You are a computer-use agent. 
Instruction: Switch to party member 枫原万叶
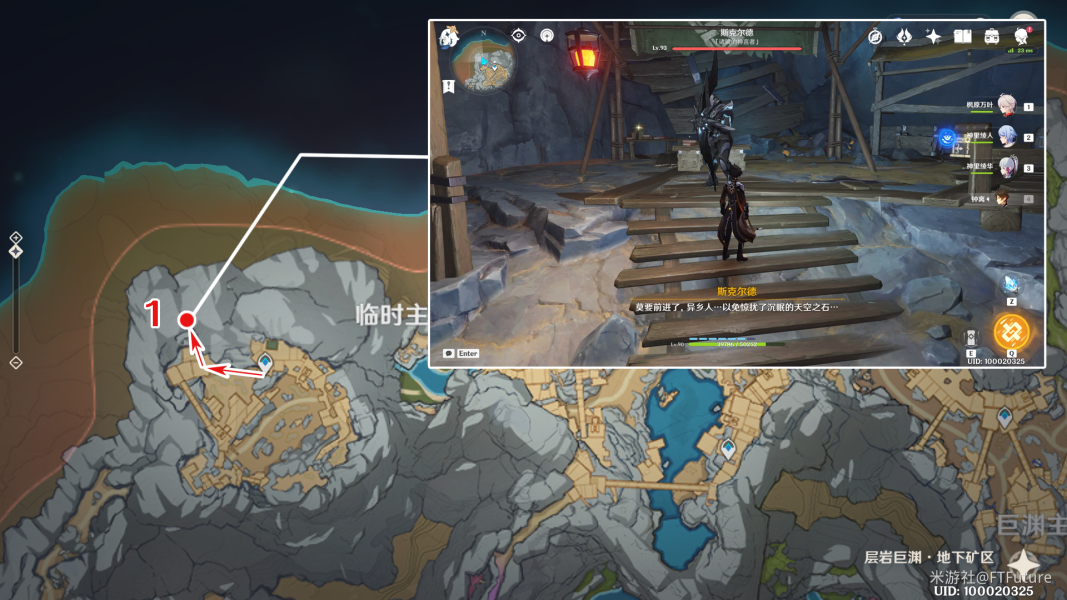(x=1006, y=106)
